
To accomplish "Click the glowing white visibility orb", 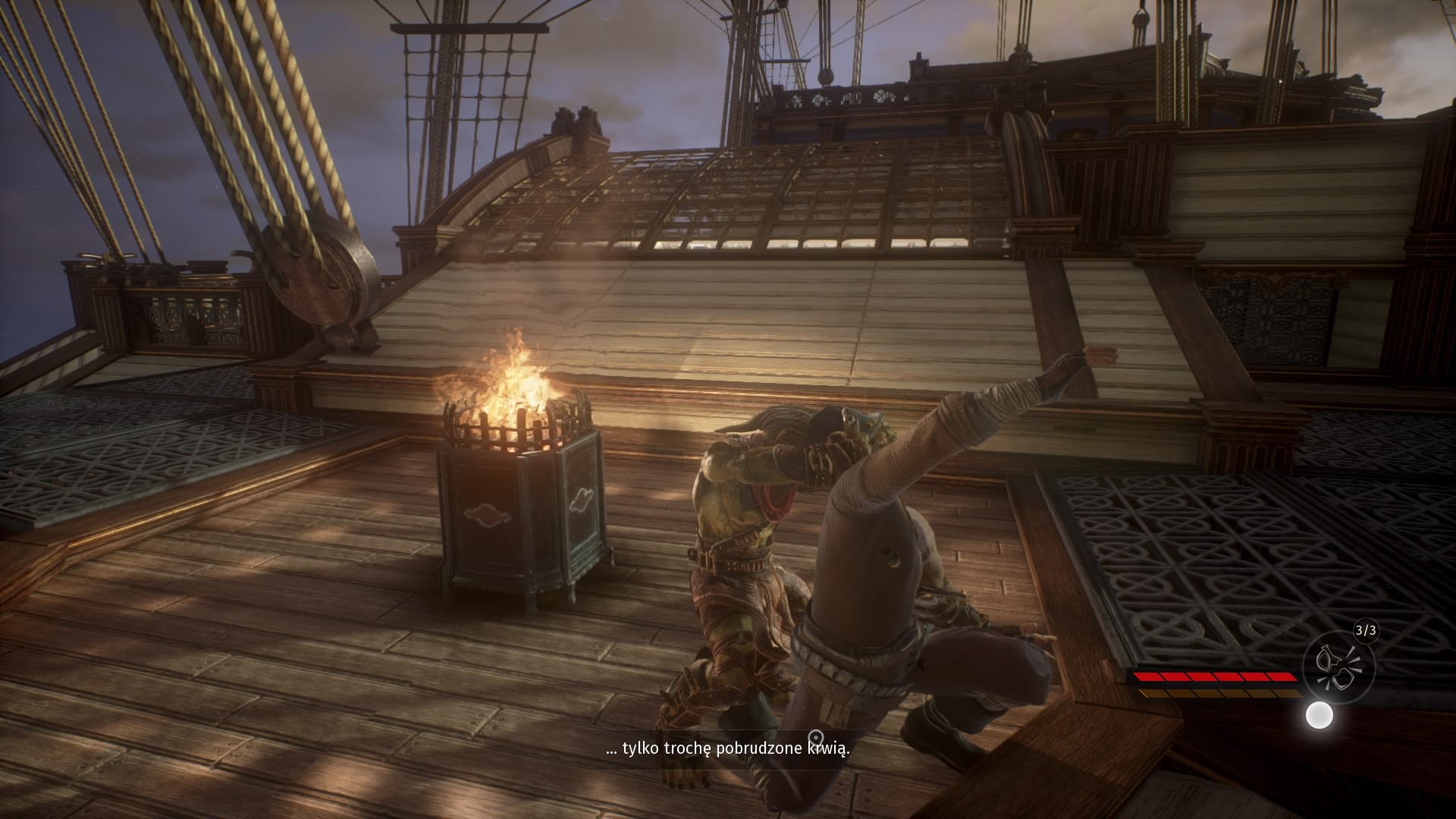I will coord(1319,715).
